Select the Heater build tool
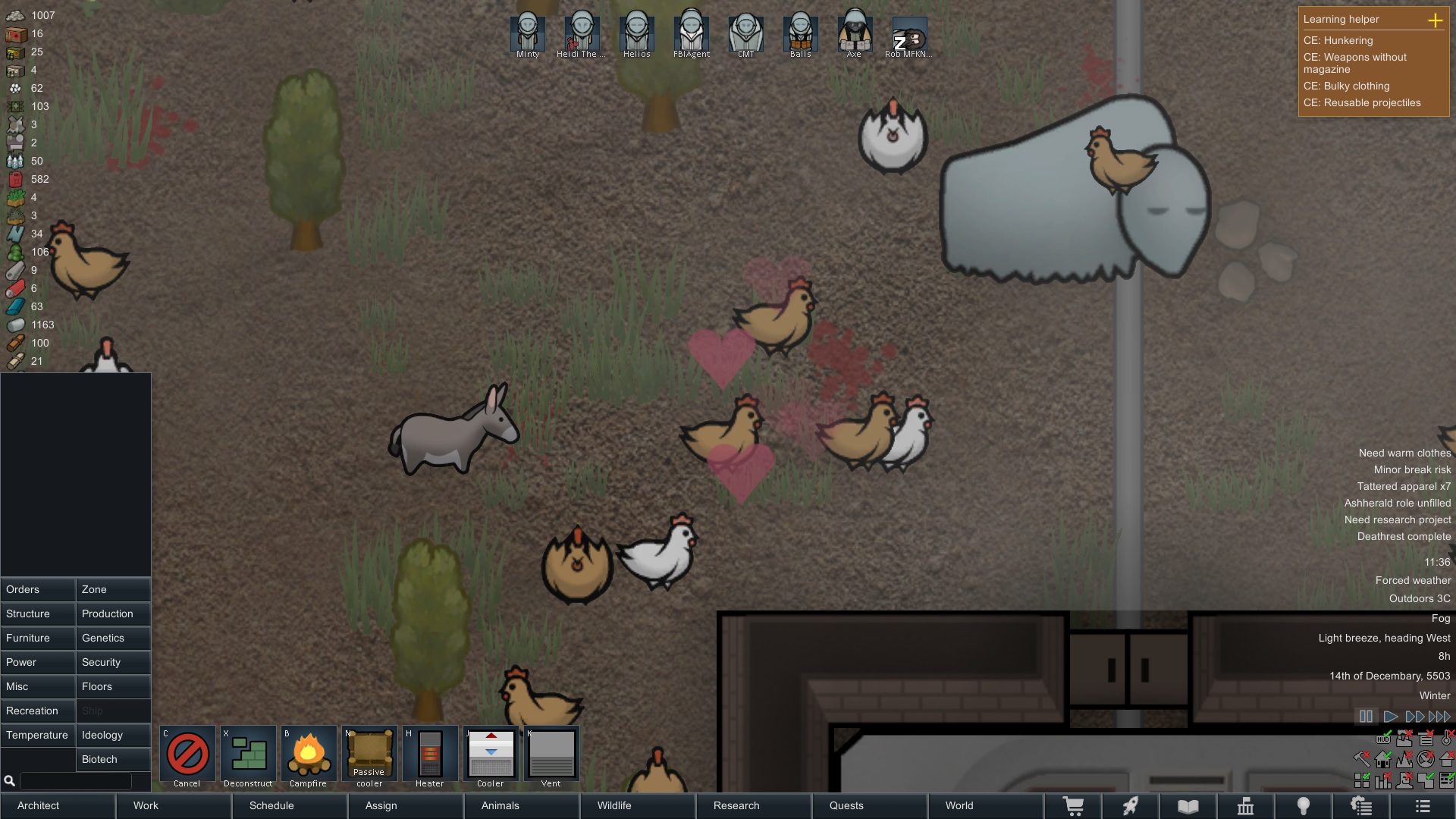Image resolution: width=1456 pixels, height=819 pixels. pyautogui.click(x=430, y=755)
